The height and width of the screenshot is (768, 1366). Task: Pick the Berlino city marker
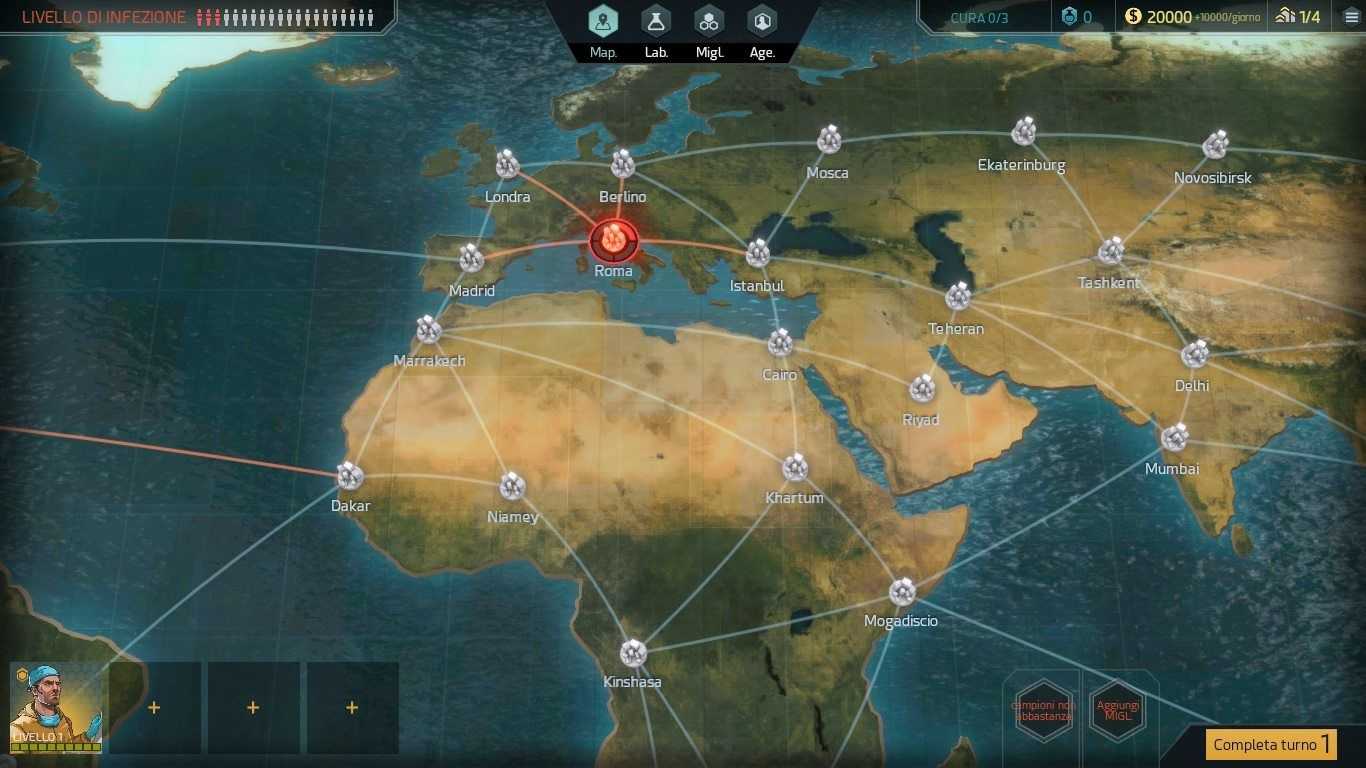click(x=623, y=164)
